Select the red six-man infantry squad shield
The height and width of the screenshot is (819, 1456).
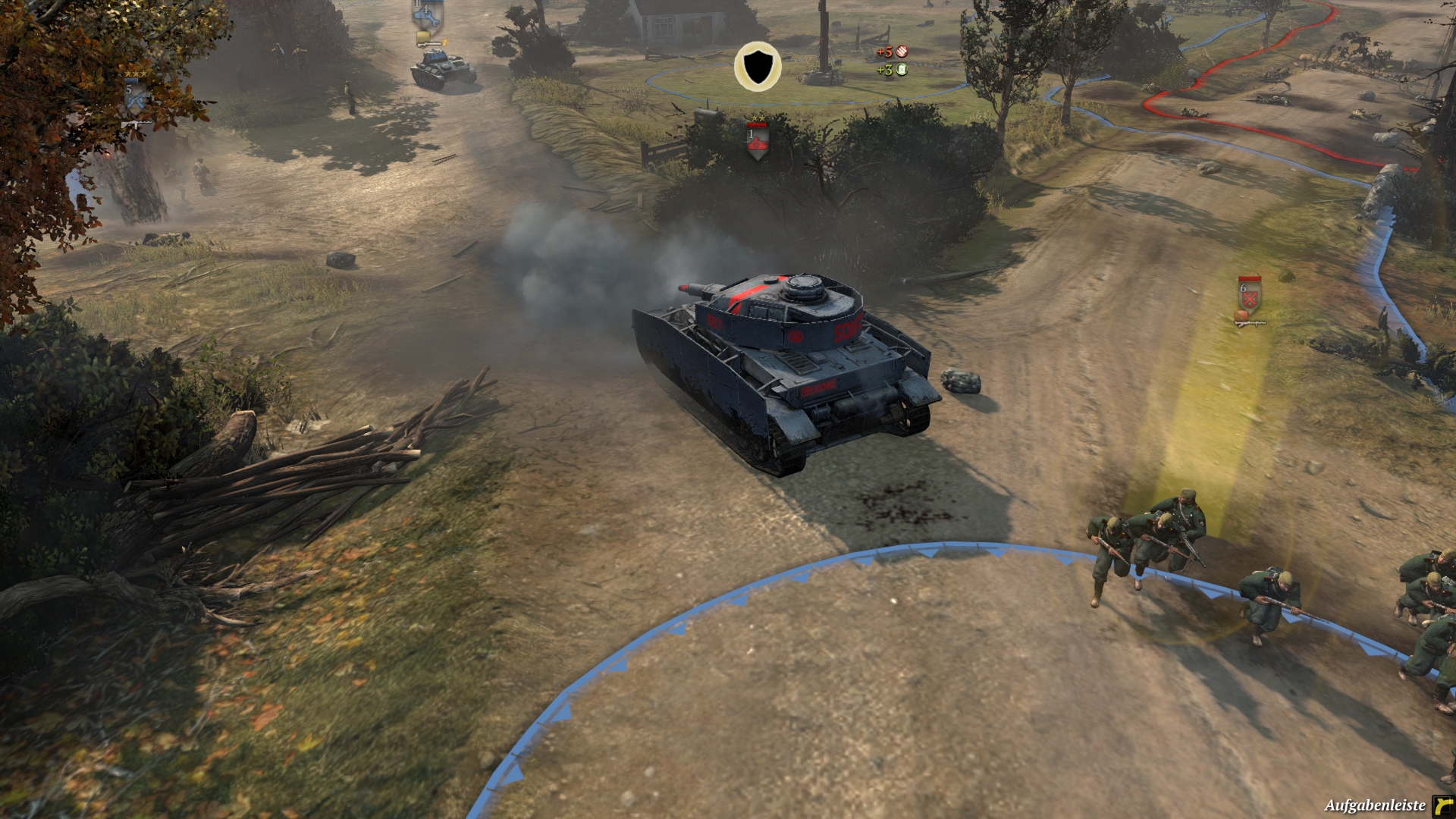1249,297
